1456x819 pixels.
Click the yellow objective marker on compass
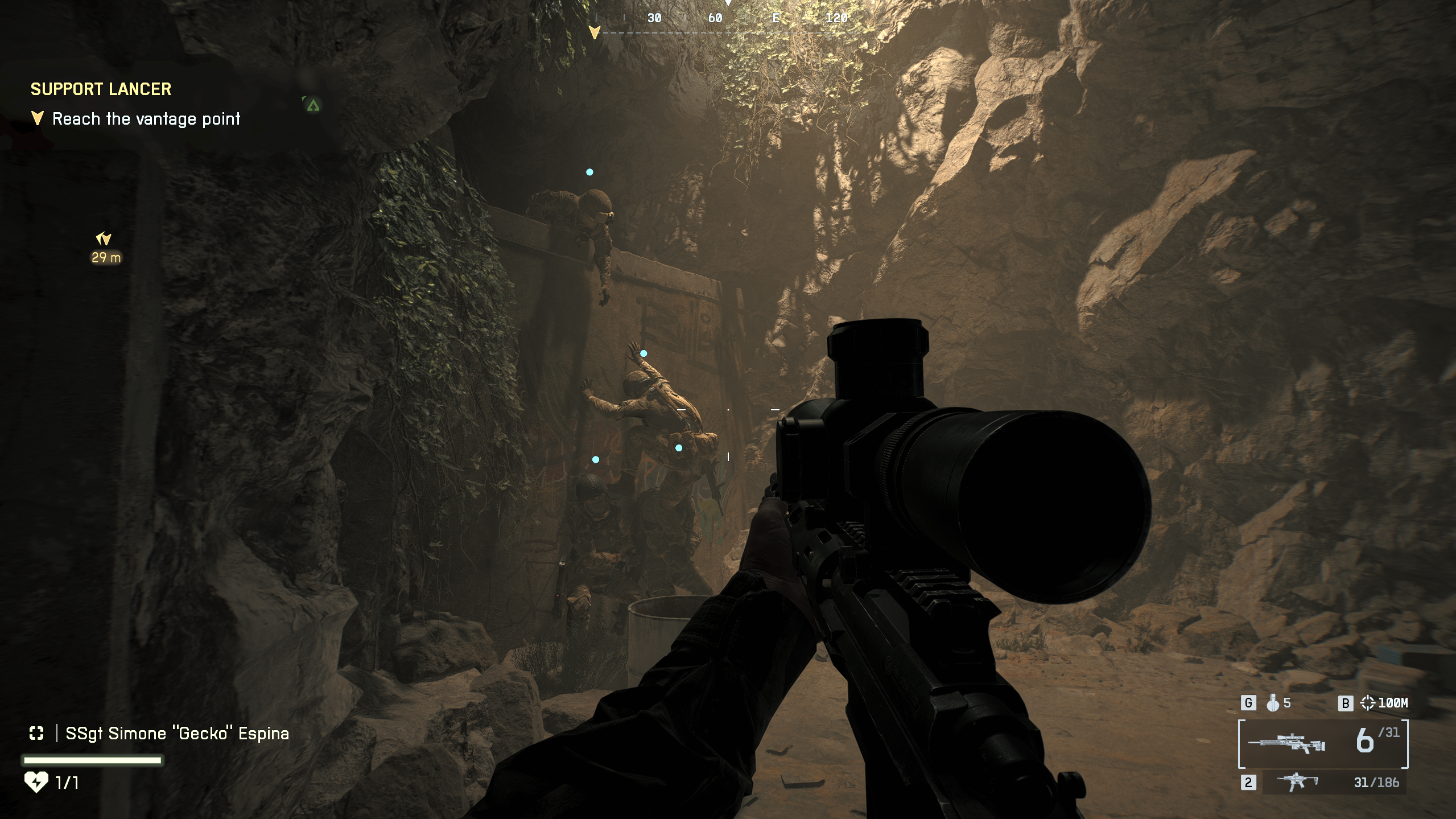(x=595, y=32)
